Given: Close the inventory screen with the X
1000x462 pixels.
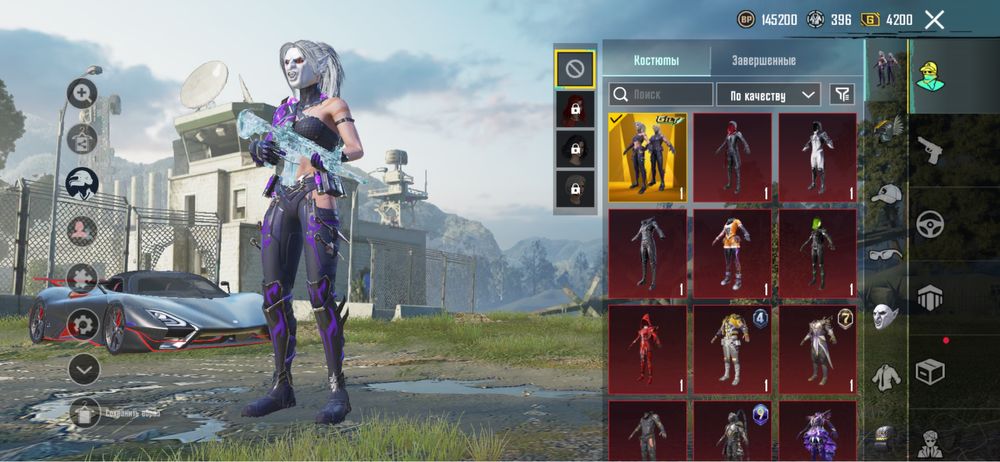Looking at the screenshot, I should click(934, 19).
